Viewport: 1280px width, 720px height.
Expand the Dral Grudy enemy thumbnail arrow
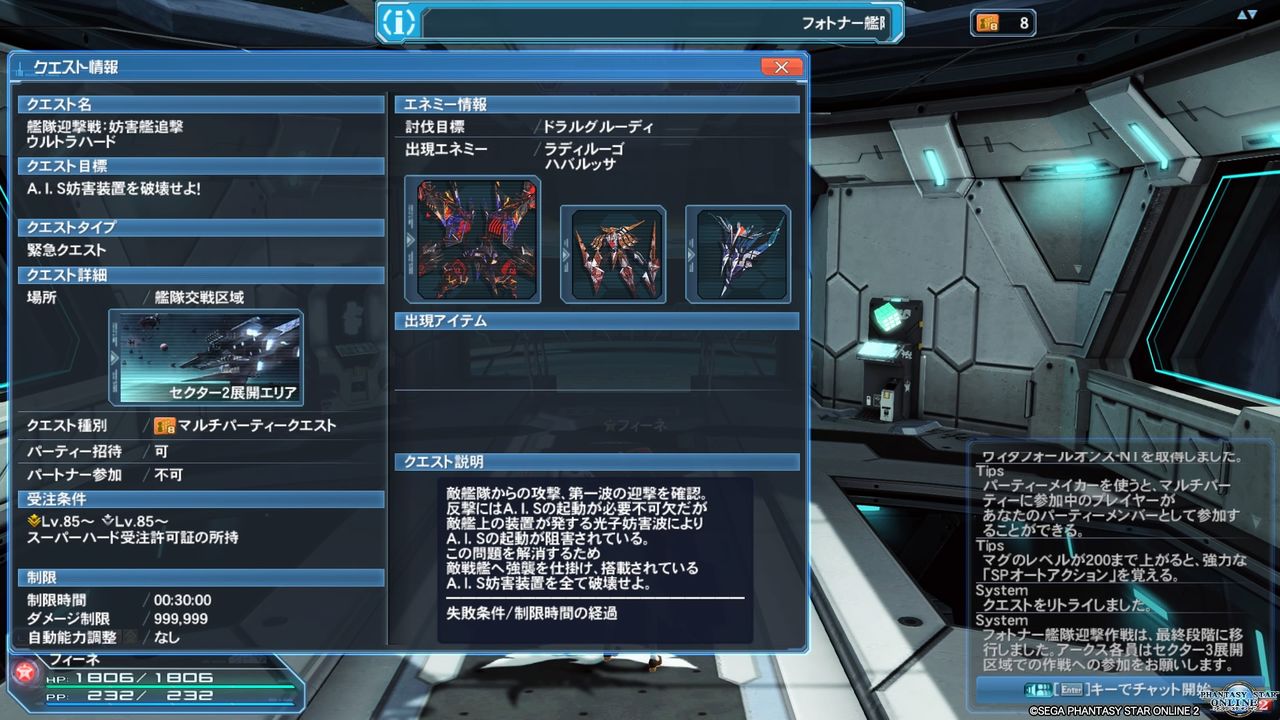pos(408,239)
